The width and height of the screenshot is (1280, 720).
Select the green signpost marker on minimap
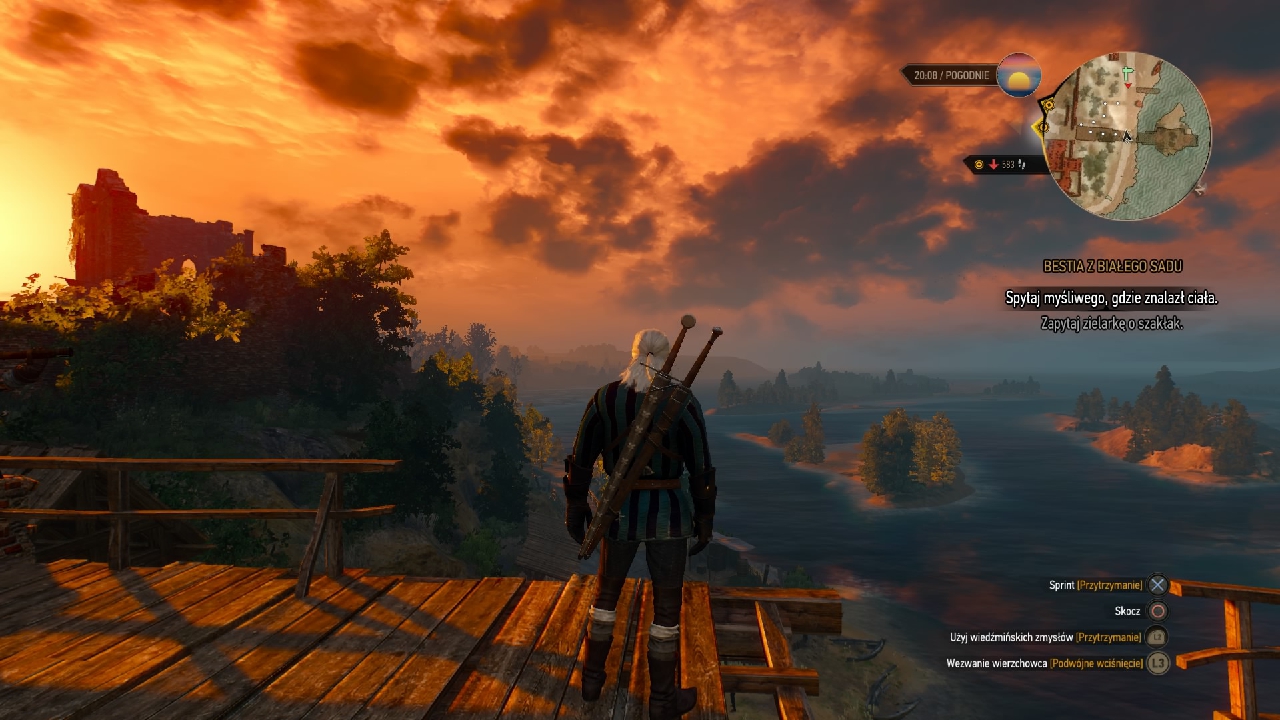coord(1128,74)
